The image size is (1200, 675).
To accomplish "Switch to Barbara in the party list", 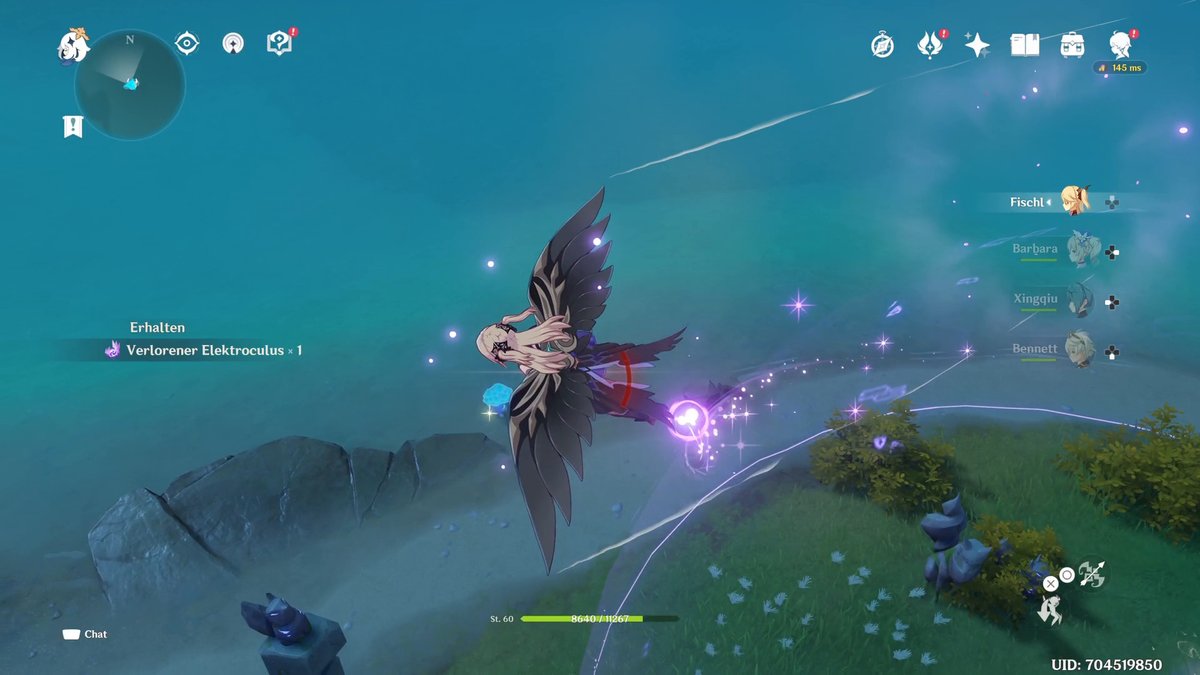I will pos(1081,249).
